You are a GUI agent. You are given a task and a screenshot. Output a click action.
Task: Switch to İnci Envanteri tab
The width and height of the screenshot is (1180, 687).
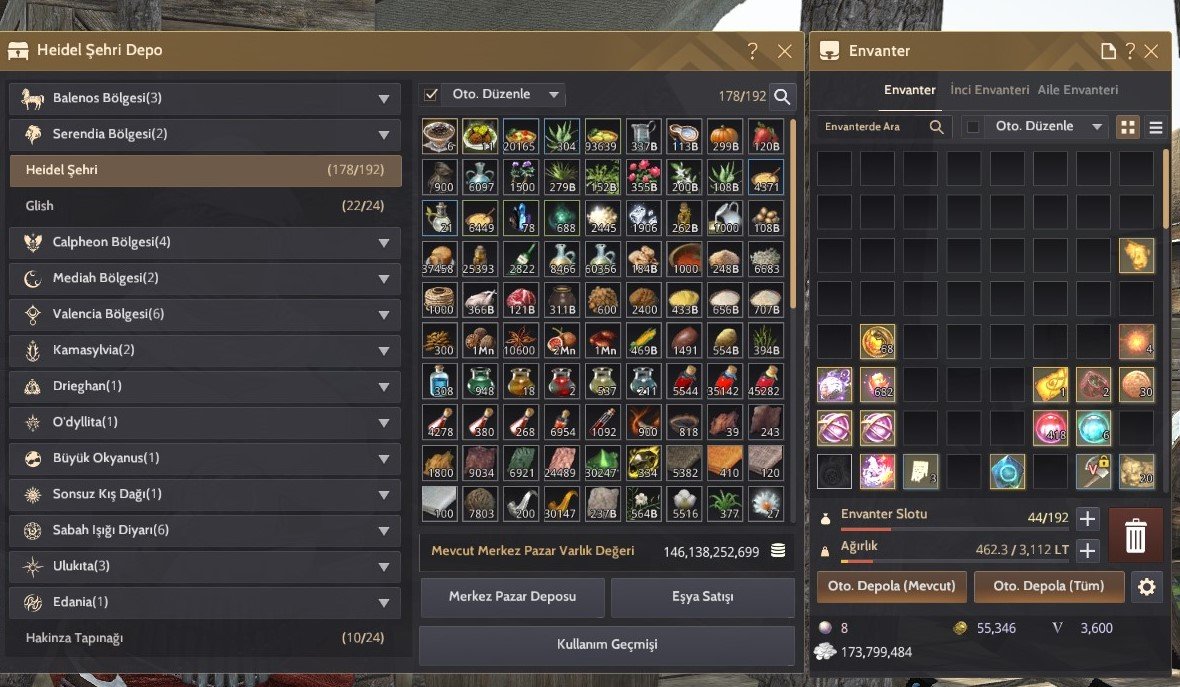(x=989, y=90)
